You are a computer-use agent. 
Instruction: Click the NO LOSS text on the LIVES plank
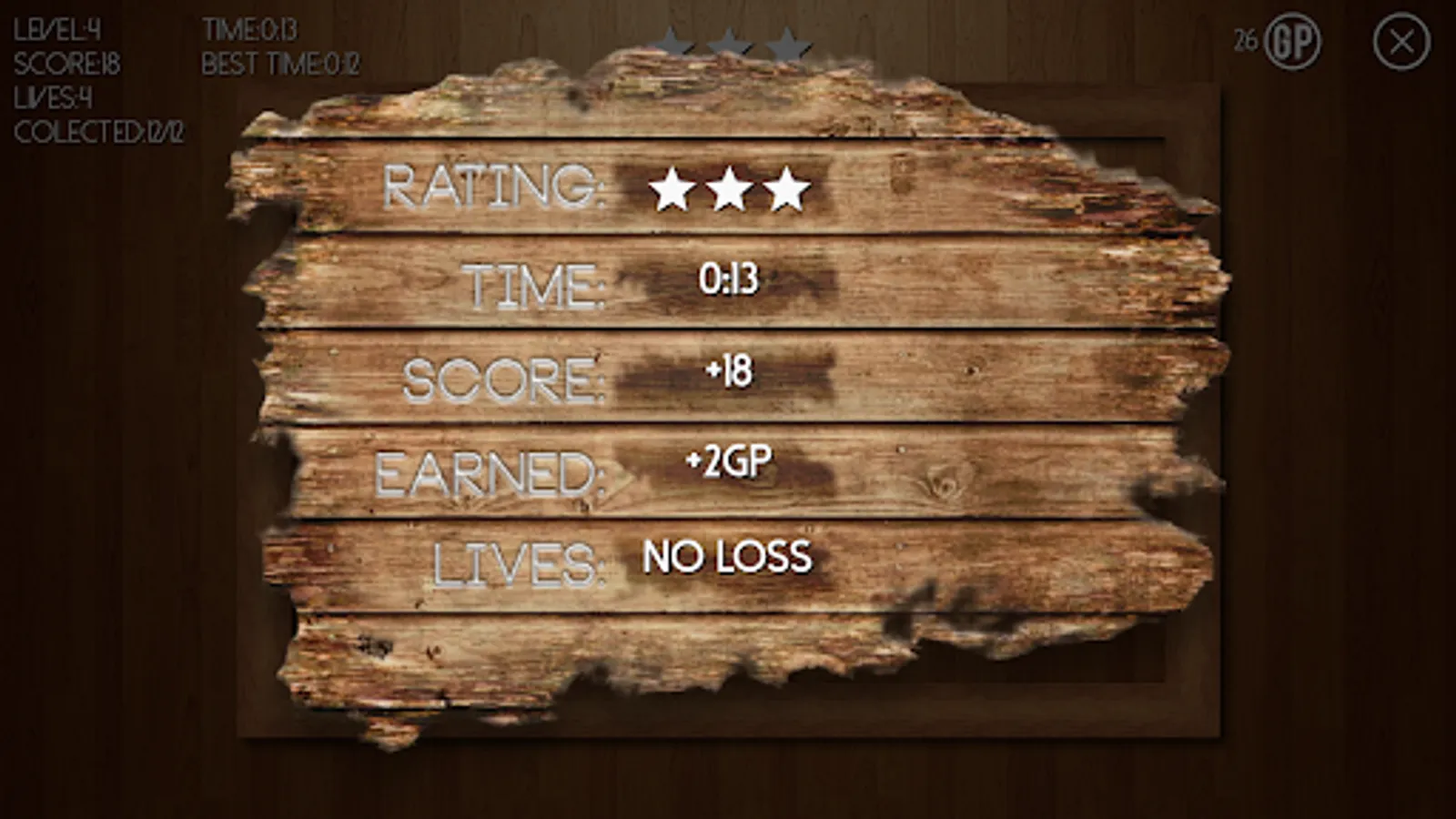click(726, 556)
